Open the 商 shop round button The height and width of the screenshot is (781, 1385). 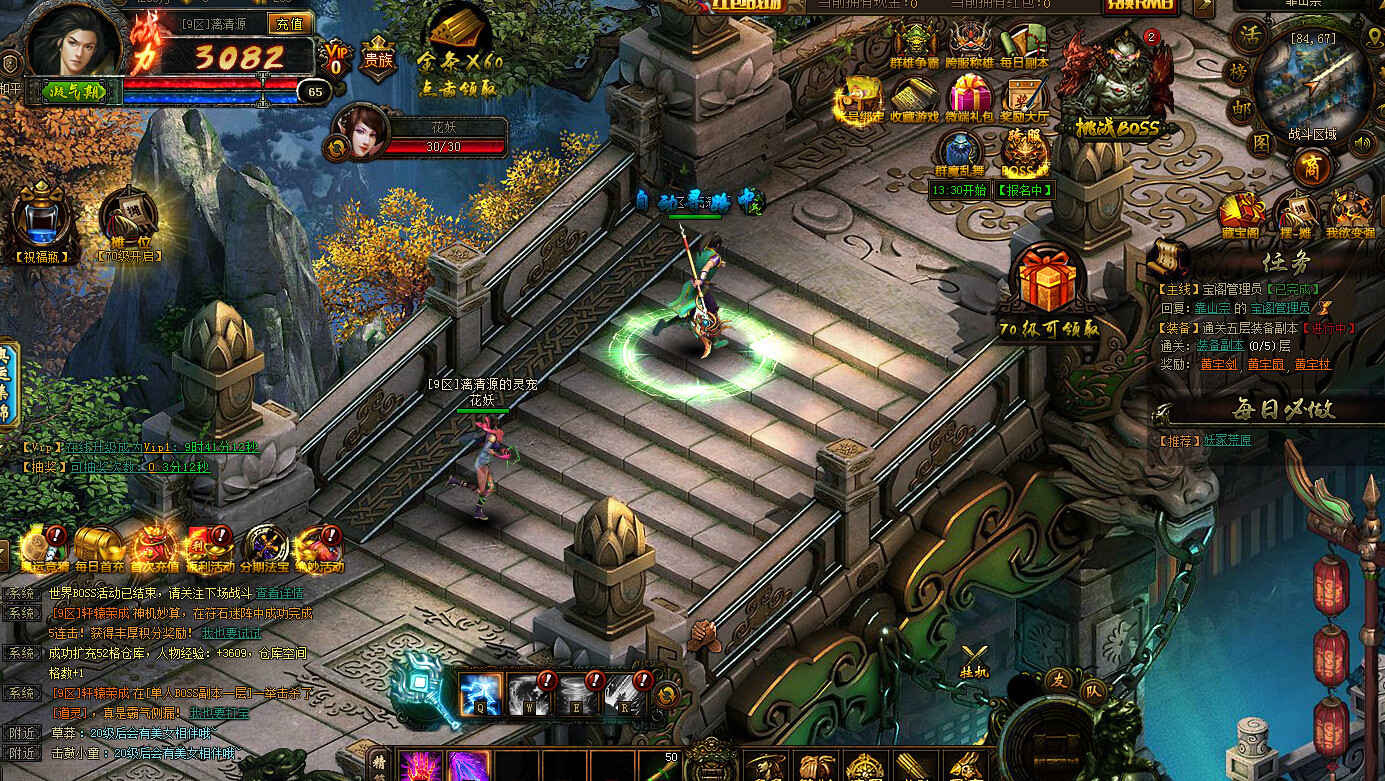click(1311, 167)
